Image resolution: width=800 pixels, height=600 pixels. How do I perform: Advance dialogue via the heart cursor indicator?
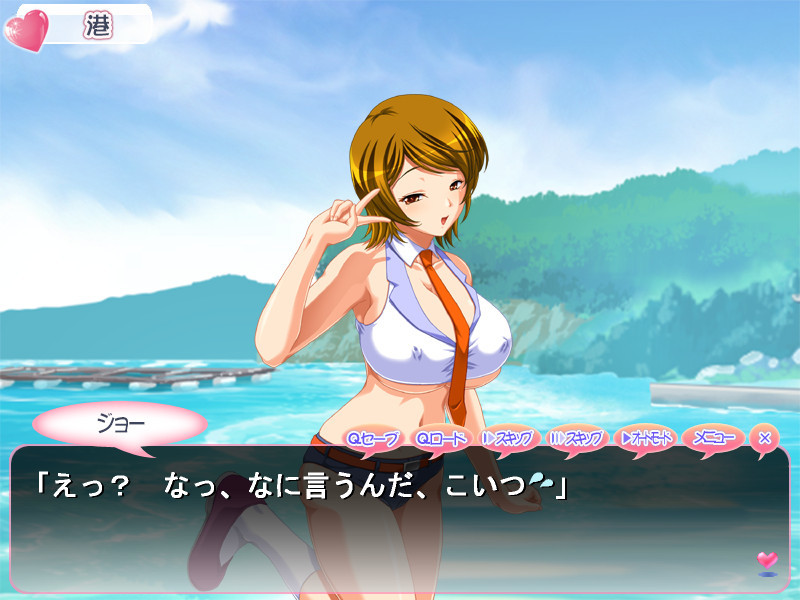(x=767, y=561)
